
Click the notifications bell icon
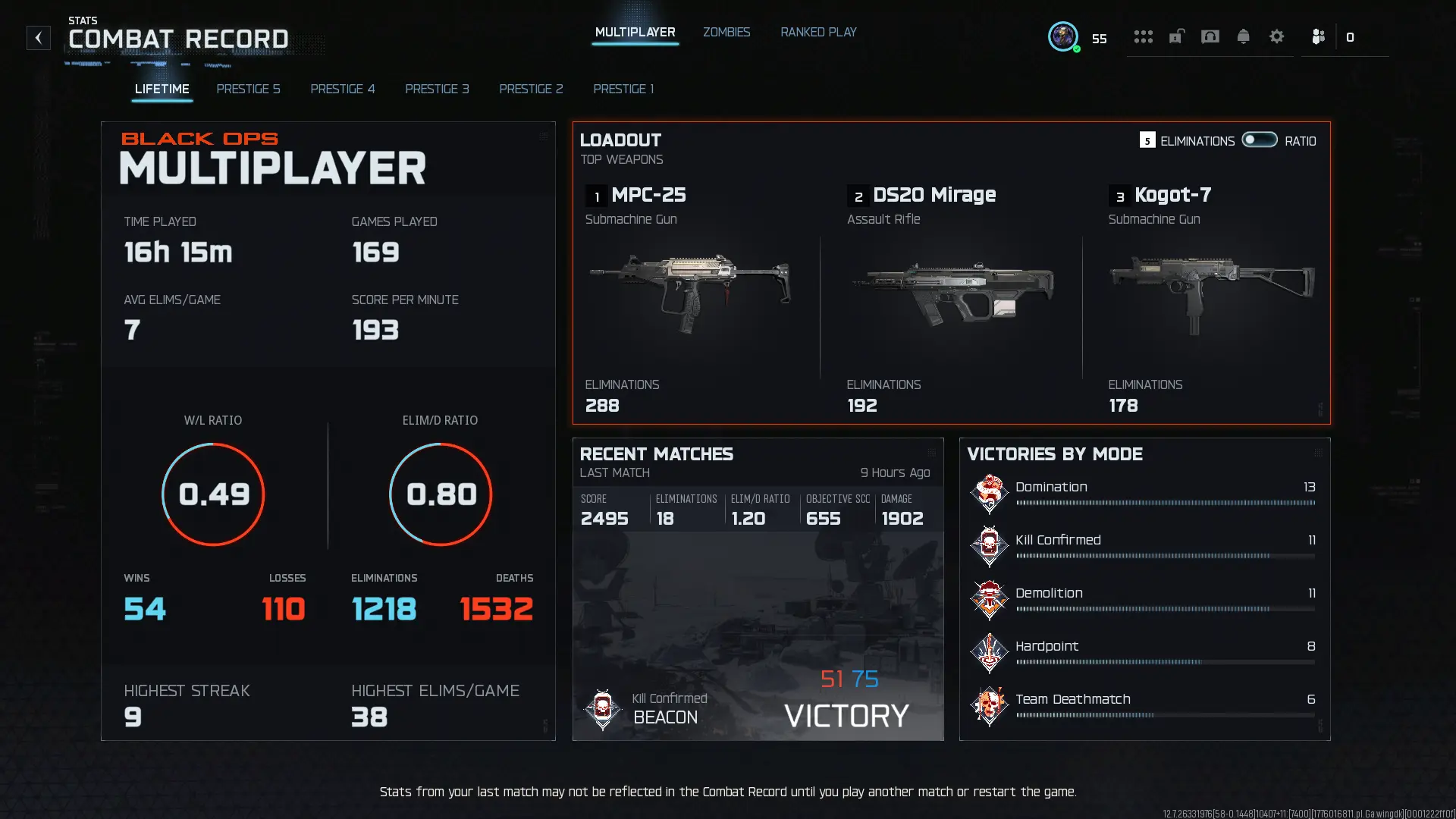tap(1243, 37)
